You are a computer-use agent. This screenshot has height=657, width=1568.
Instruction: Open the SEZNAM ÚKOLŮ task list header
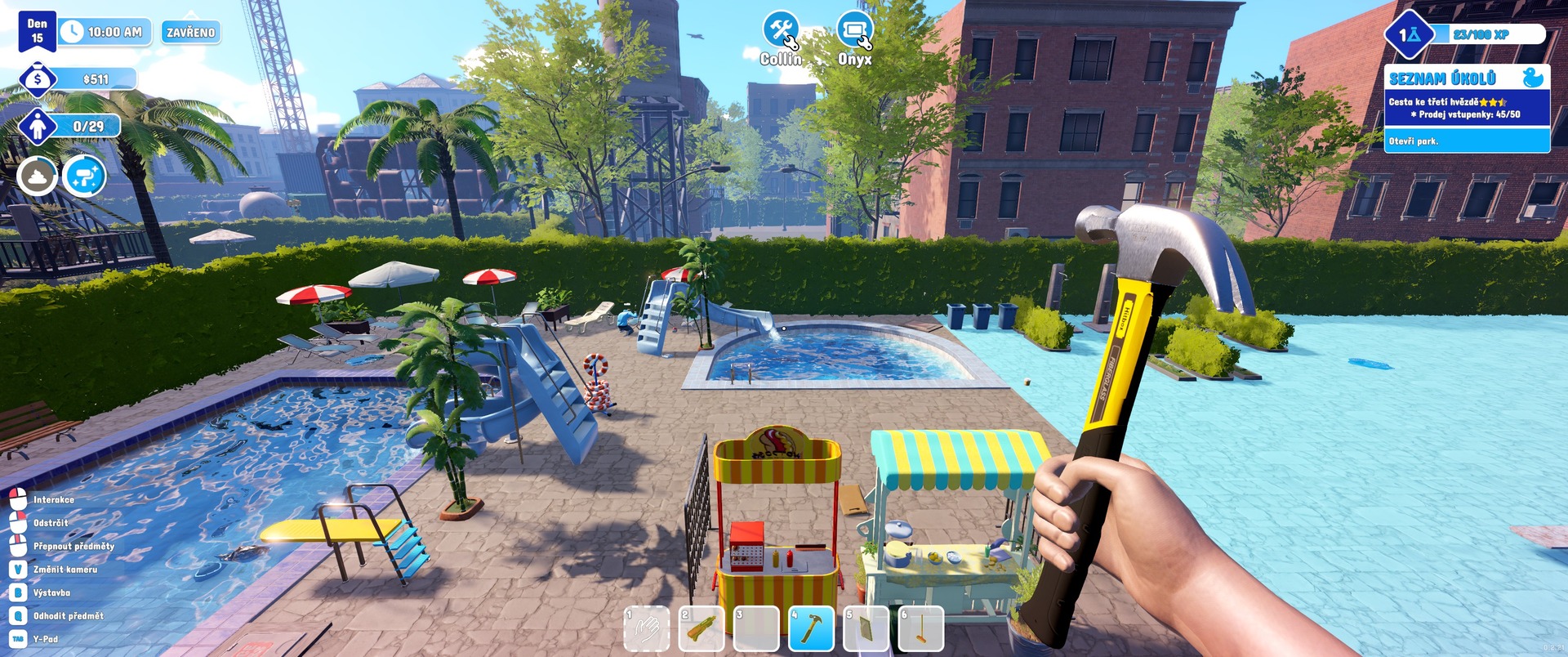1442,78
